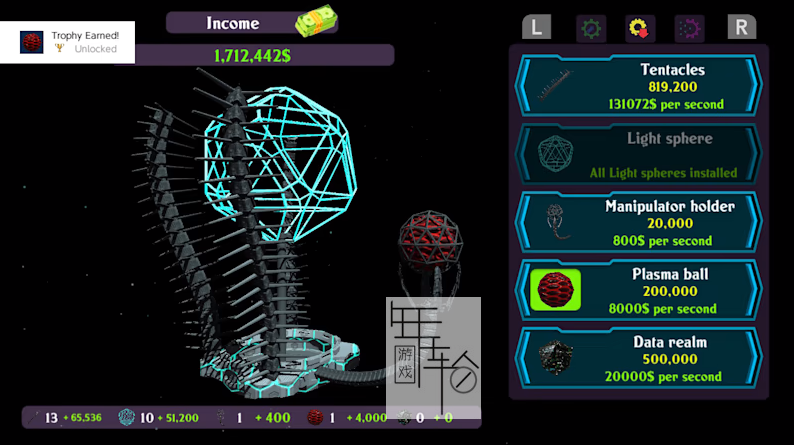The image size is (794, 445).
Task: Open the Trophy Earned notification
Action: 68,42
